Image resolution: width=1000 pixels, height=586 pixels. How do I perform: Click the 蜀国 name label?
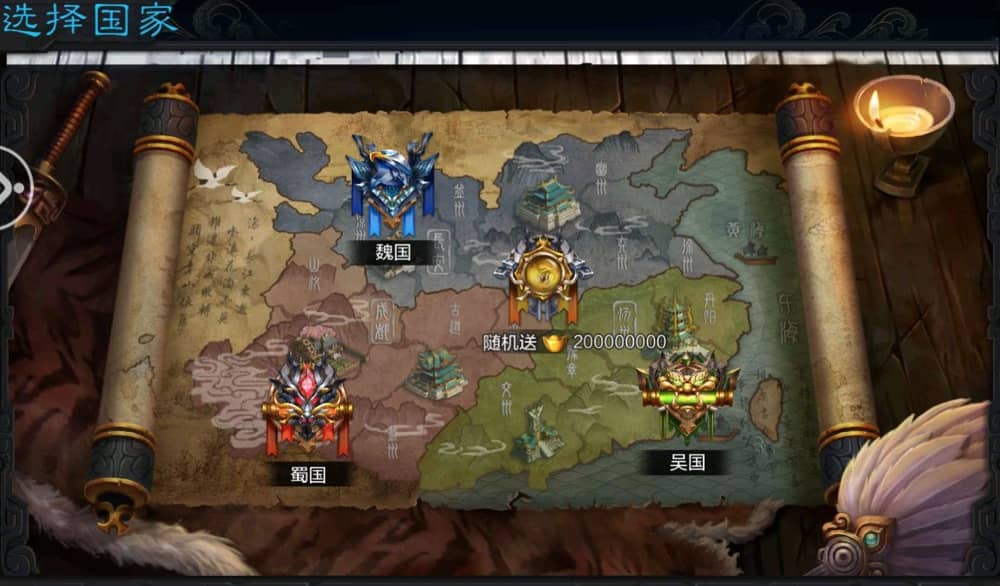308,473
